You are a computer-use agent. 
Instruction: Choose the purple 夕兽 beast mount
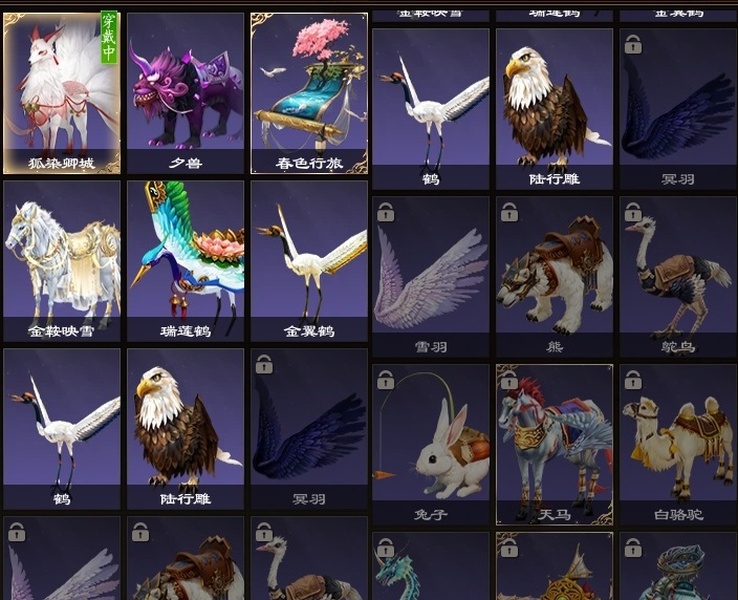(x=186, y=90)
